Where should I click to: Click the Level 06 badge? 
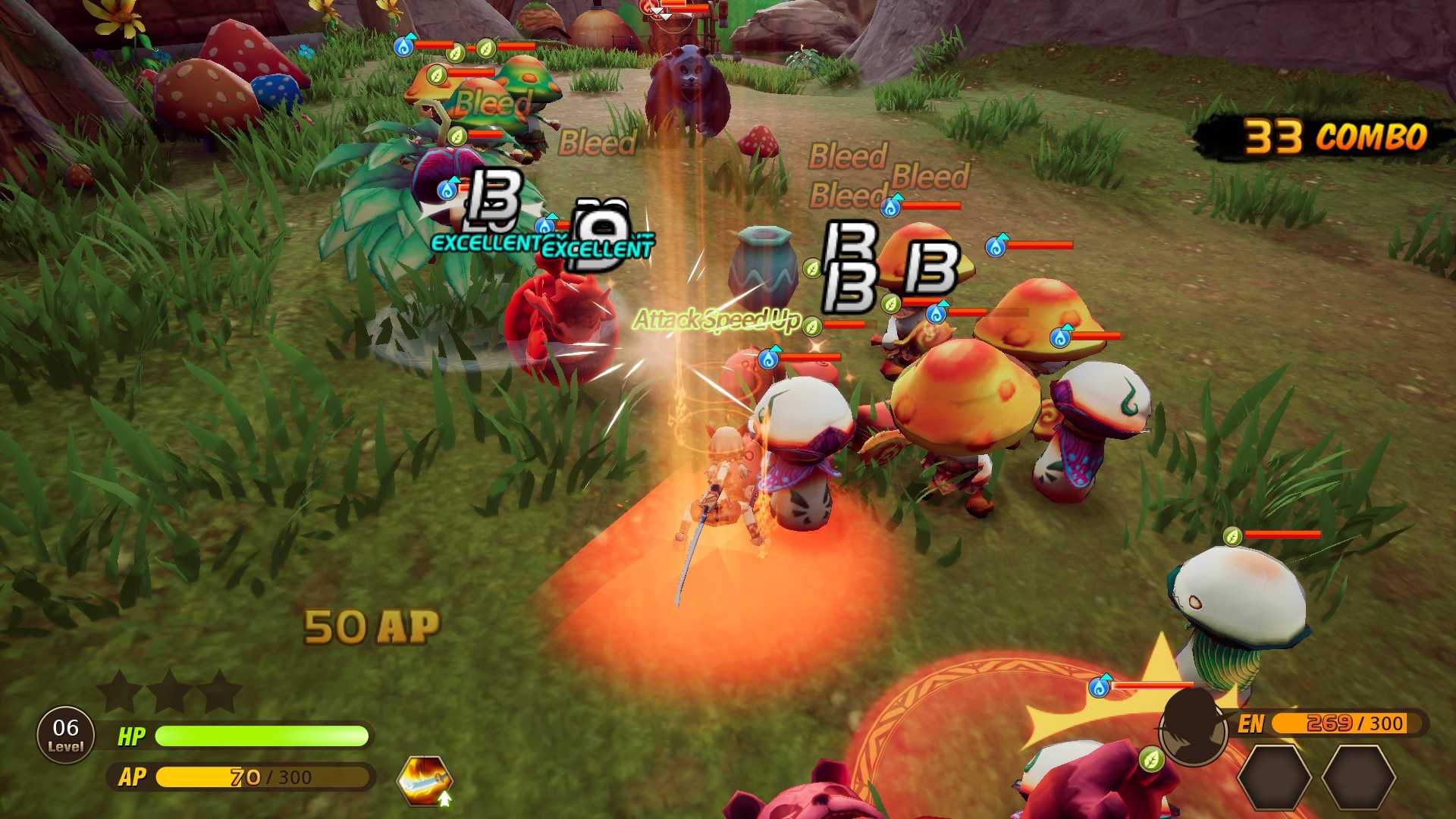pos(64,733)
